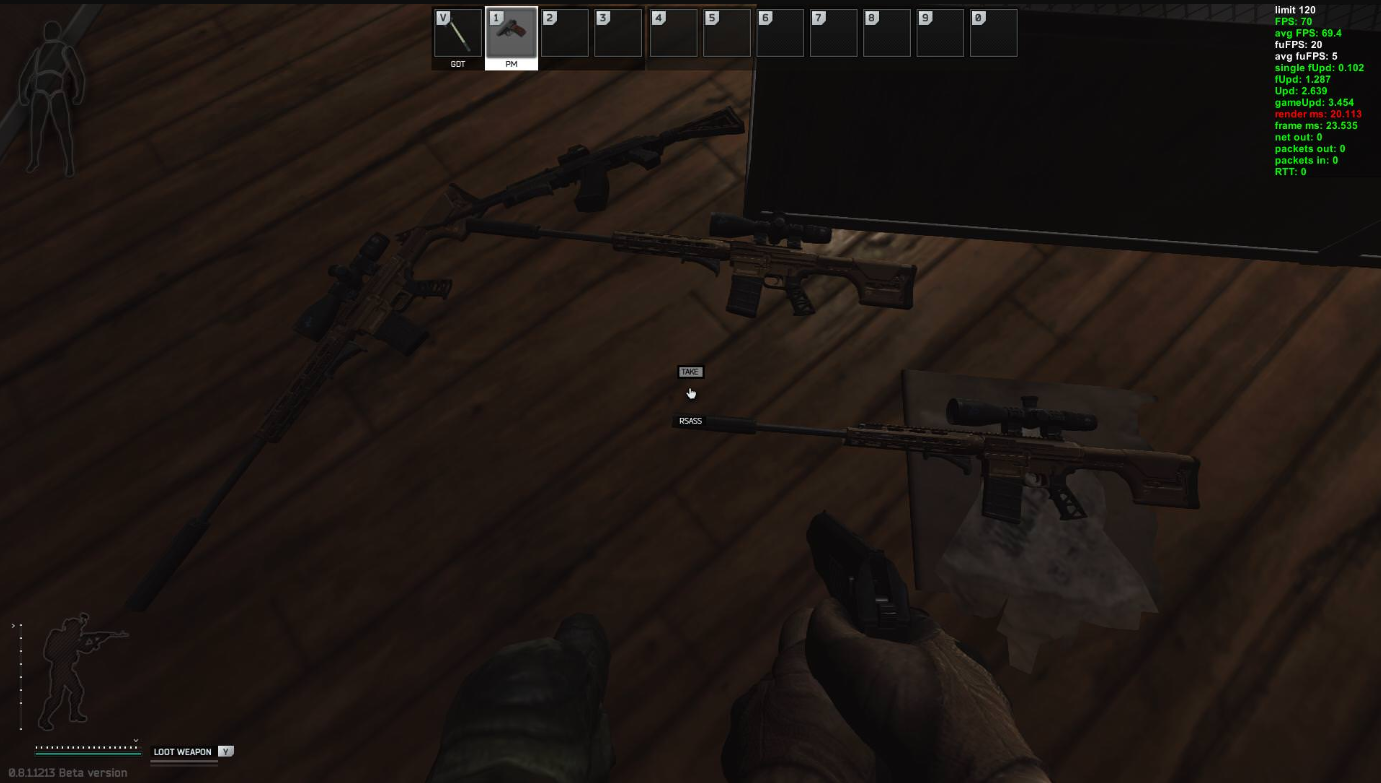The image size is (1381, 783).
Task: Click the highlighted PM slot's weapon thumbnail
Action: pos(511,32)
